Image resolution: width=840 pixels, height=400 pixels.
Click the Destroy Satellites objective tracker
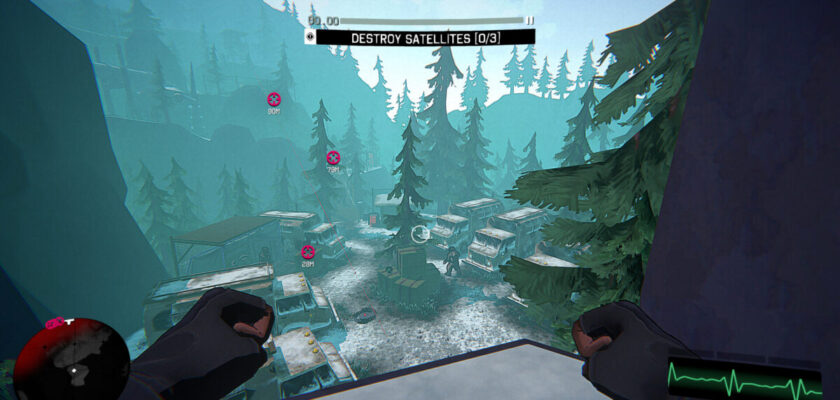tap(426, 37)
